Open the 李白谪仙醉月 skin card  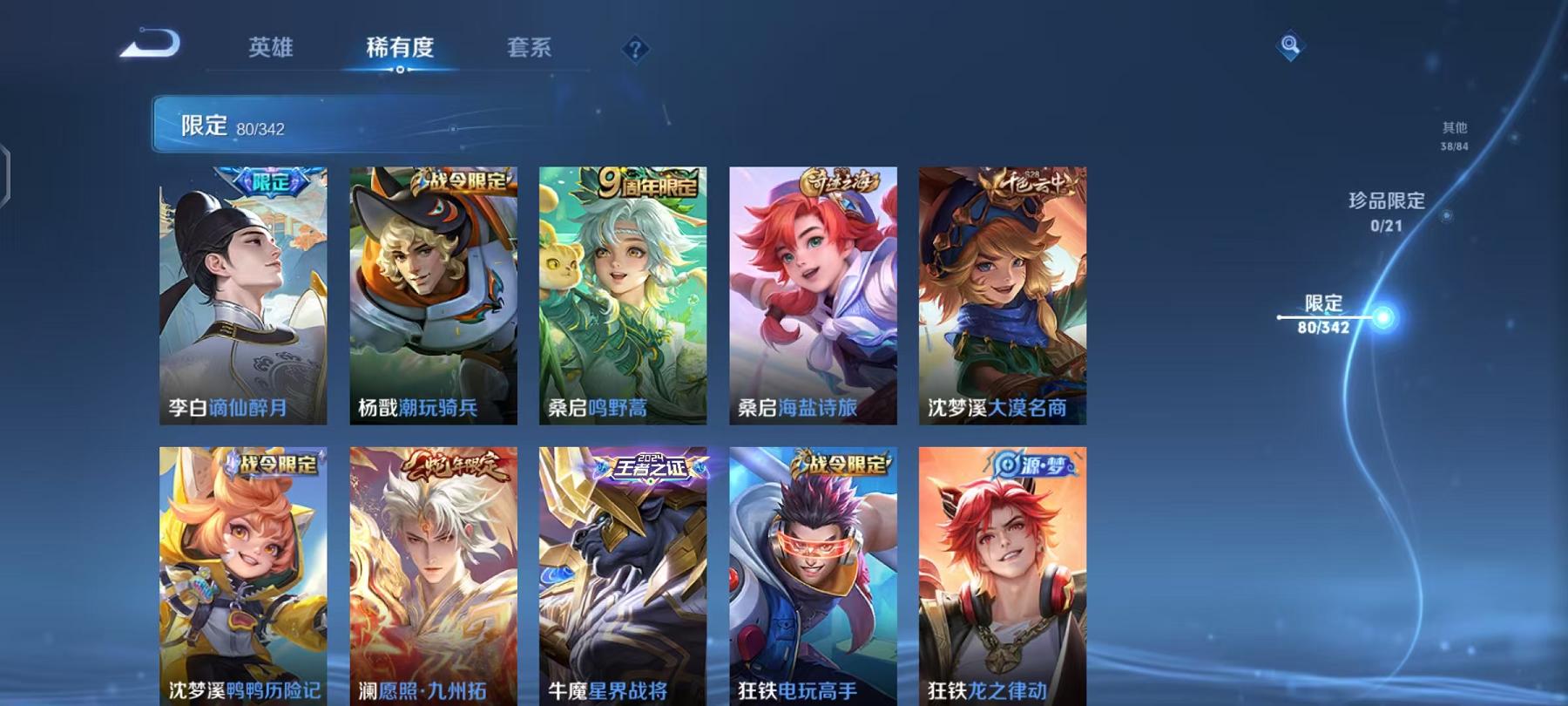tap(245, 296)
